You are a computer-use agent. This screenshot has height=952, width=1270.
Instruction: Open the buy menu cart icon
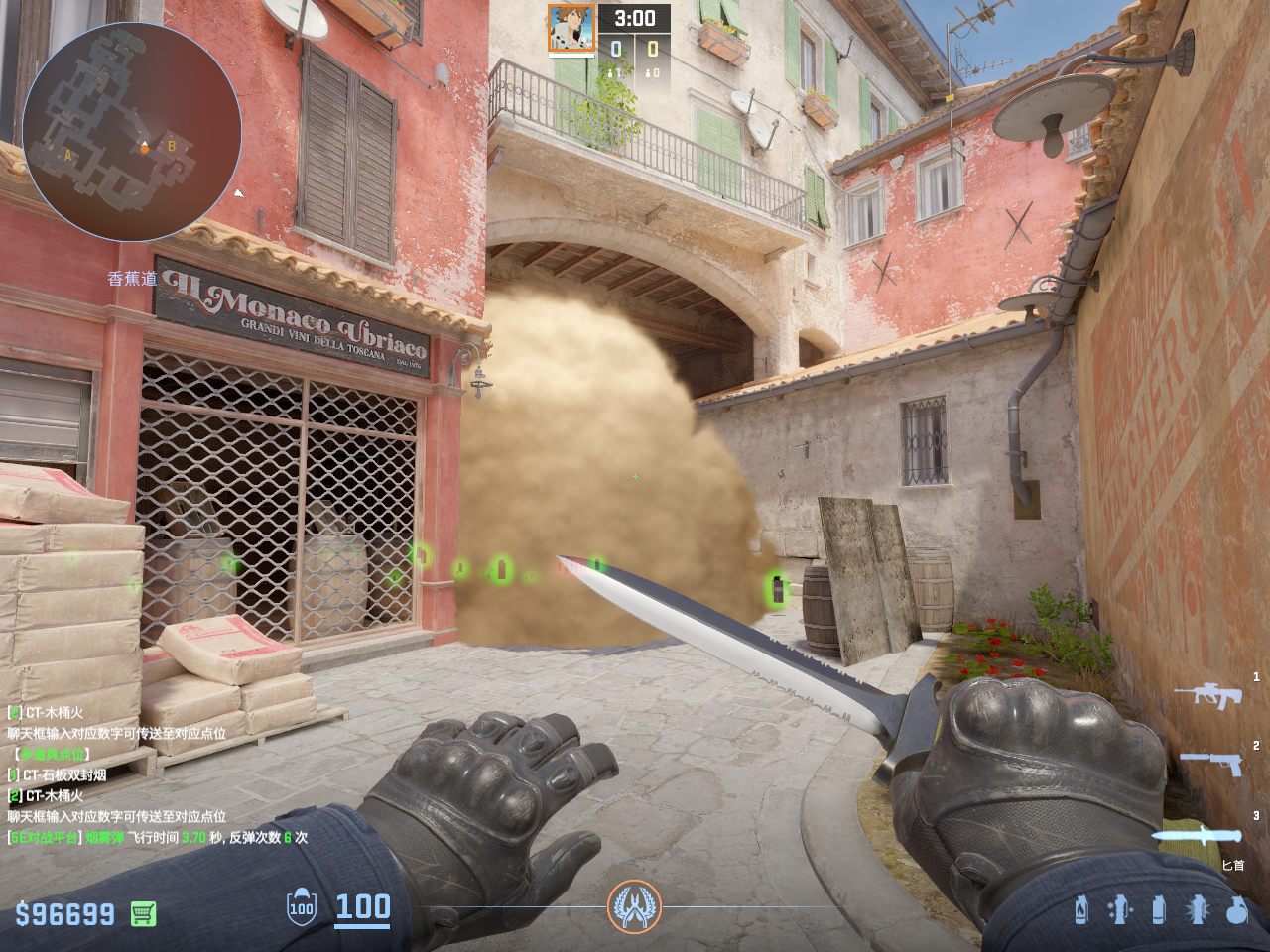144,913
